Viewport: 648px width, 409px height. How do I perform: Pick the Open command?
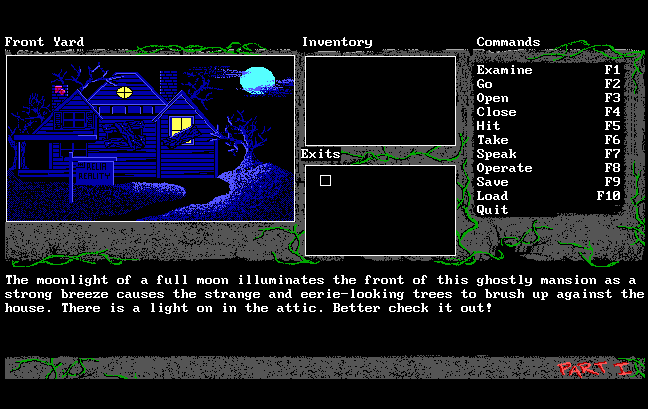click(492, 99)
